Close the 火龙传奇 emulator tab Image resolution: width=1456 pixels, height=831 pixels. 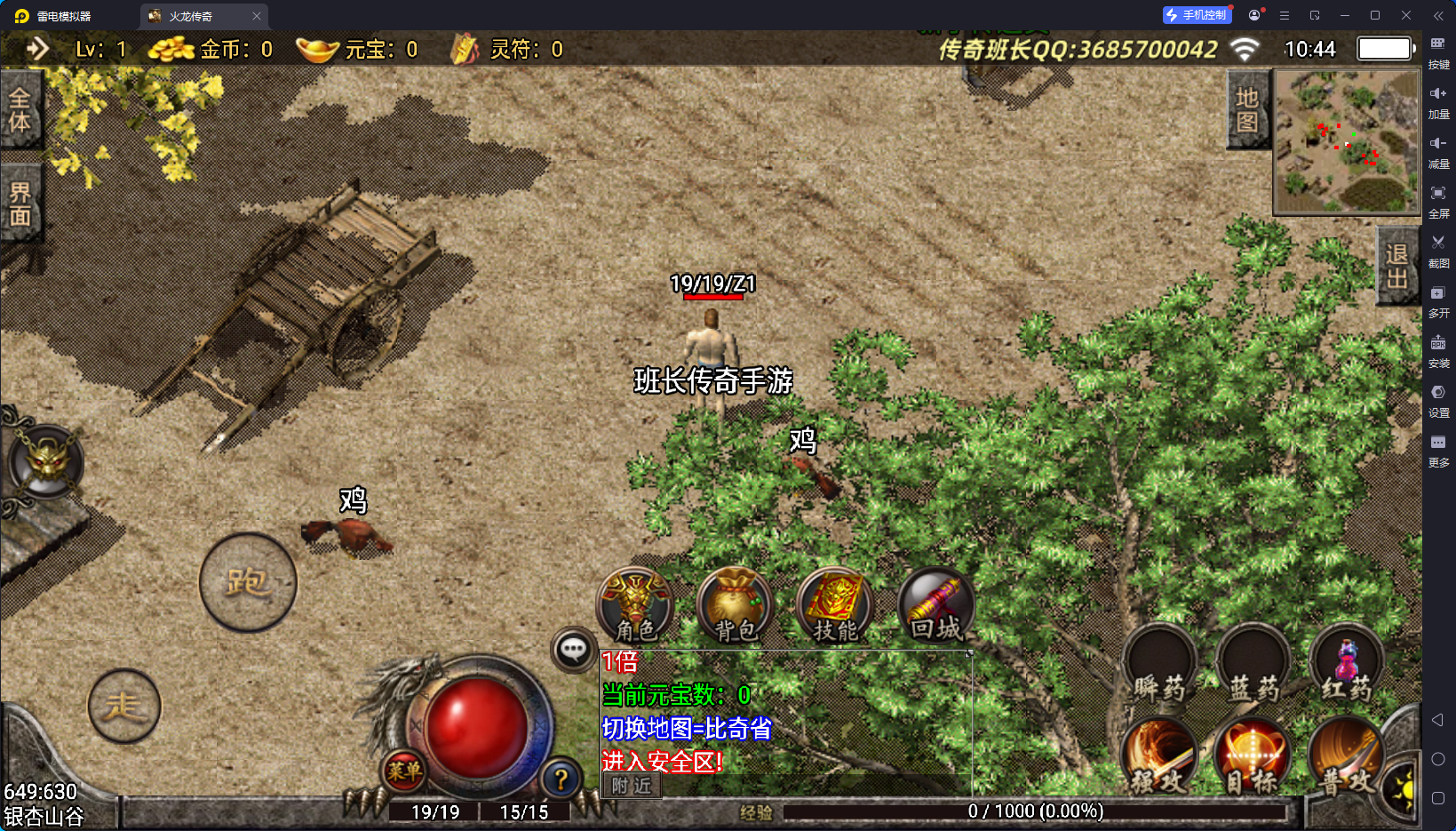[257, 16]
